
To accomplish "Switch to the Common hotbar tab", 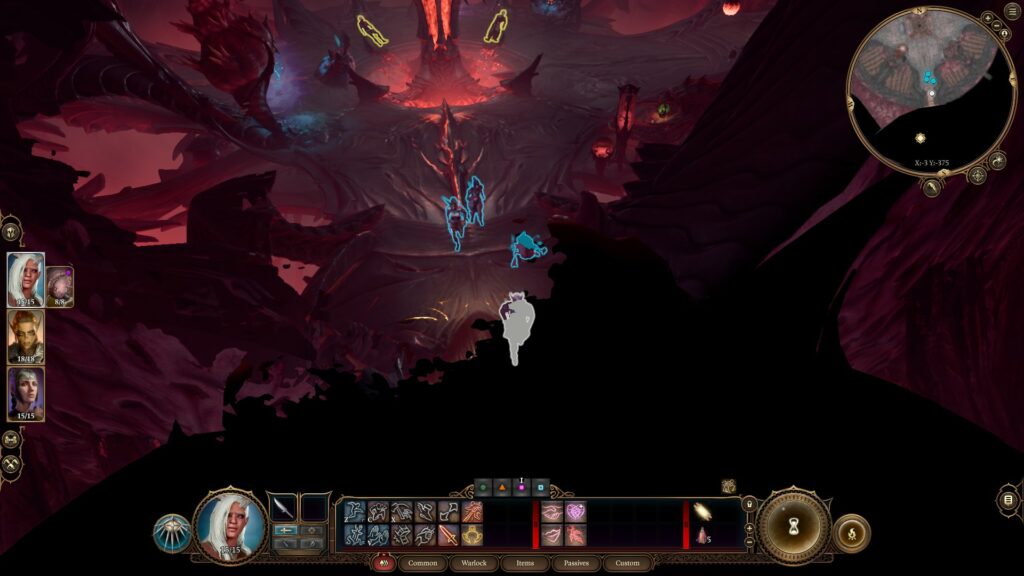I will tap(423, 563).
